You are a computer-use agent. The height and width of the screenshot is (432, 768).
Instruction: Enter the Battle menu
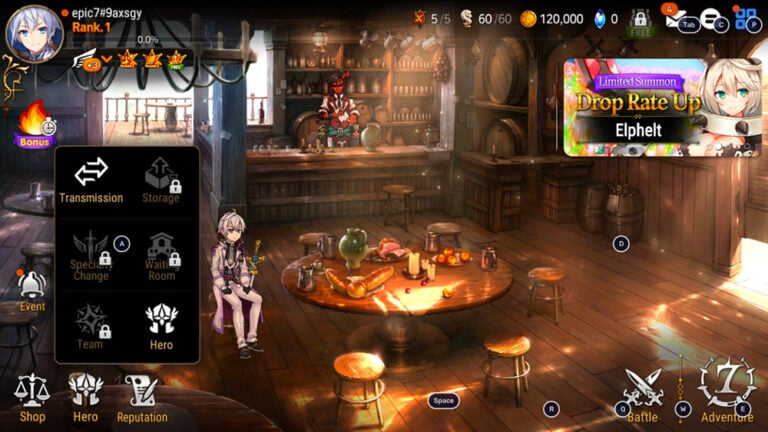coord(642,394)
